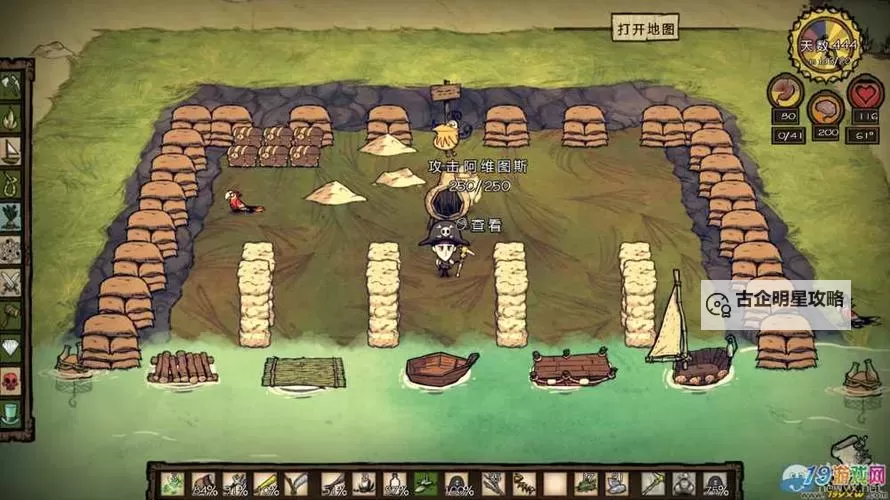Open the green top hat Dress tab
The image size is (890, 500).
coord(11,413)
